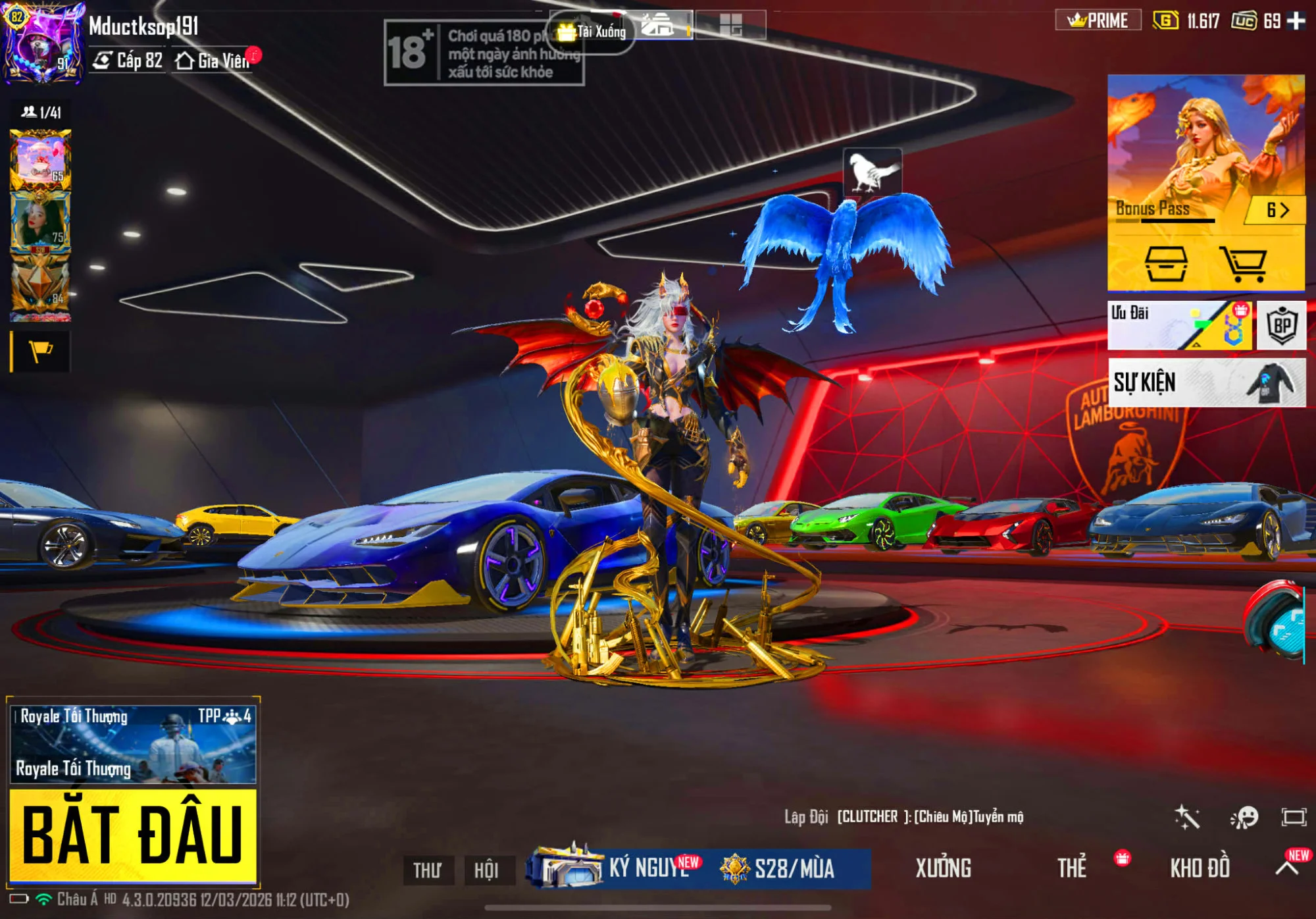
Task: Open the Ưu Đãi offers panel
Action: [x=1179, y=325]
